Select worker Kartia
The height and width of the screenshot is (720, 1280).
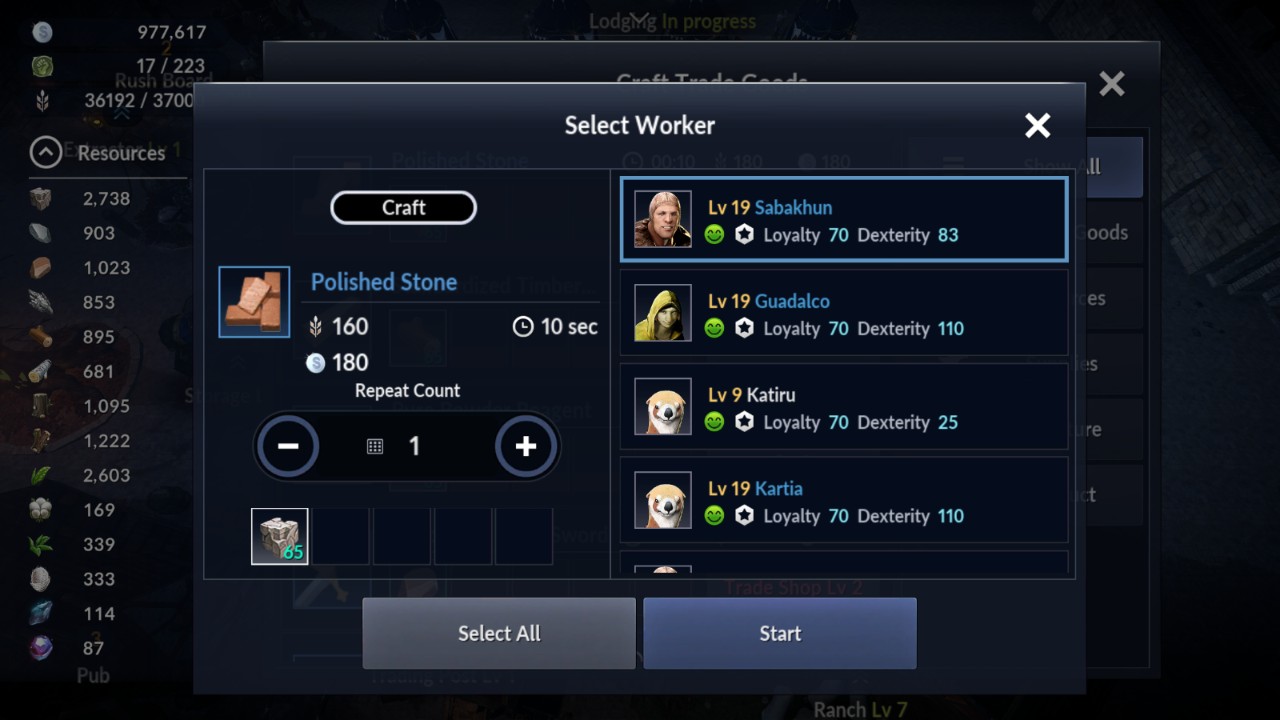pyautogui.click(x=844, y=502)
